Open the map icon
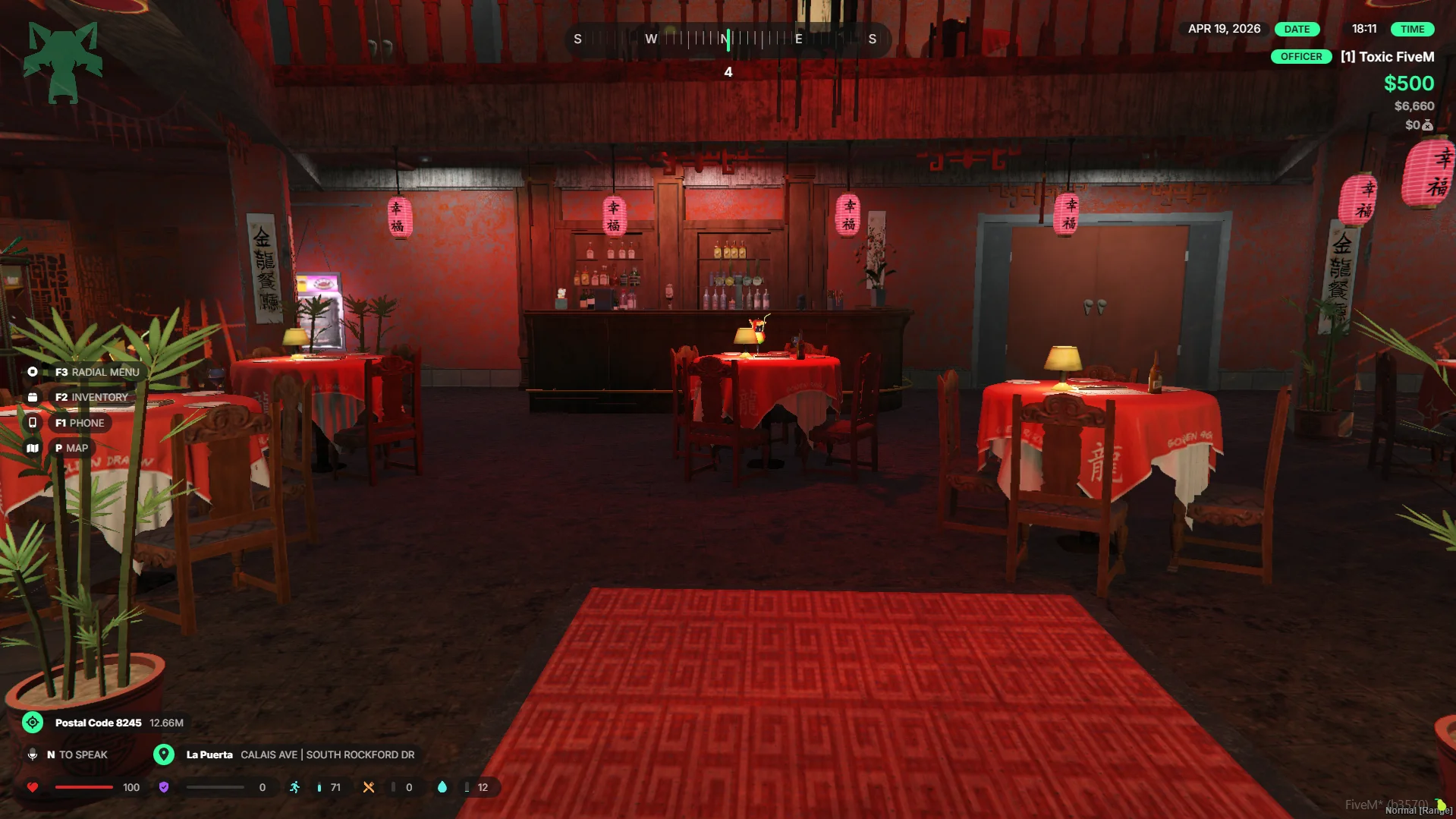 tap(33, 448)
